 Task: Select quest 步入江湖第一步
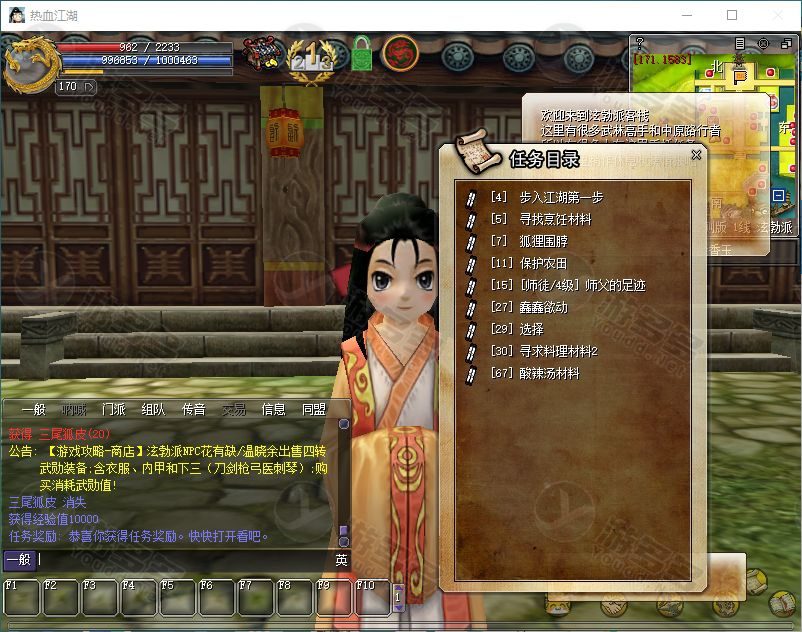[x=561, y=197]
